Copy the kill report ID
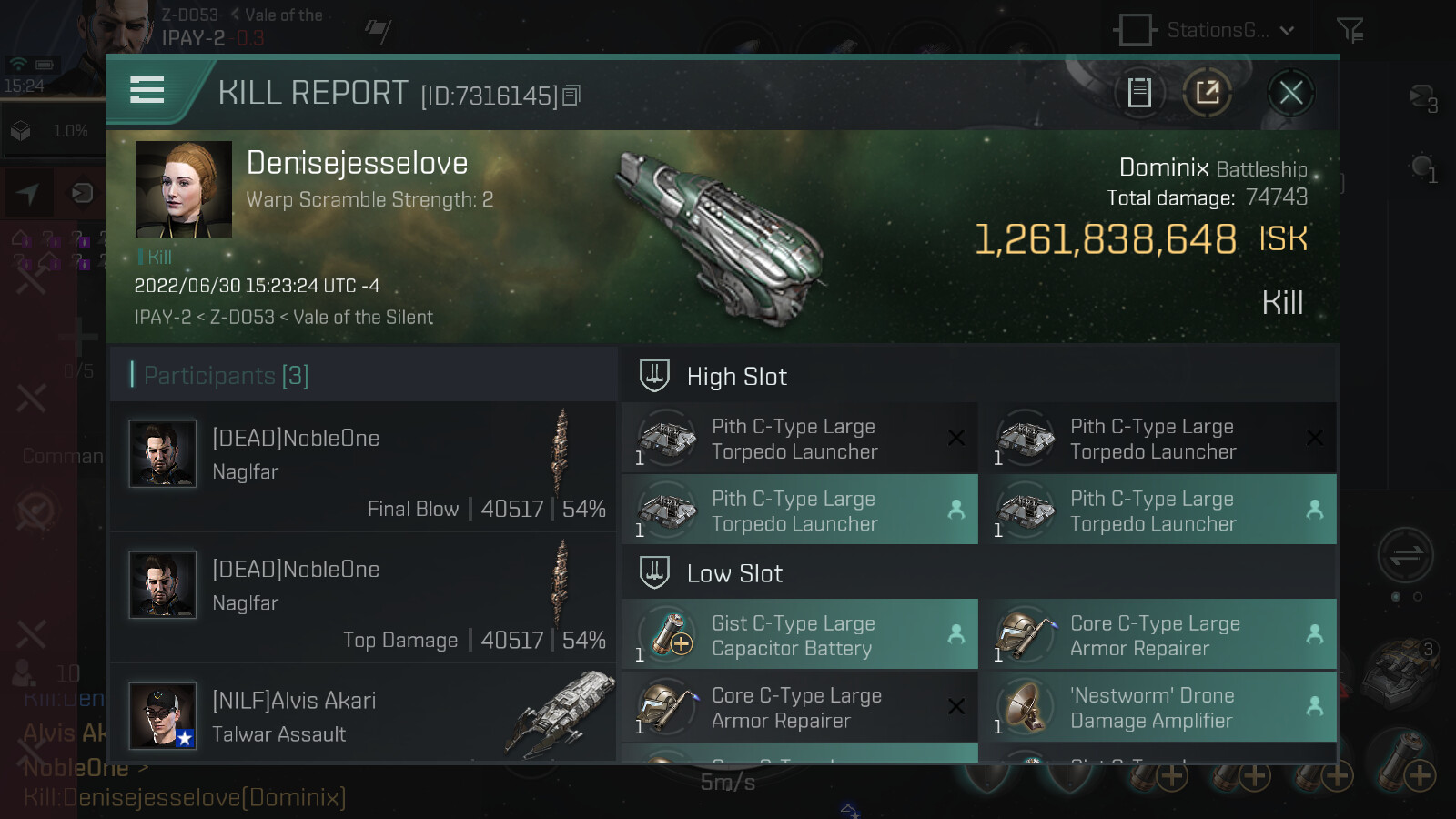 coord(571,96)
